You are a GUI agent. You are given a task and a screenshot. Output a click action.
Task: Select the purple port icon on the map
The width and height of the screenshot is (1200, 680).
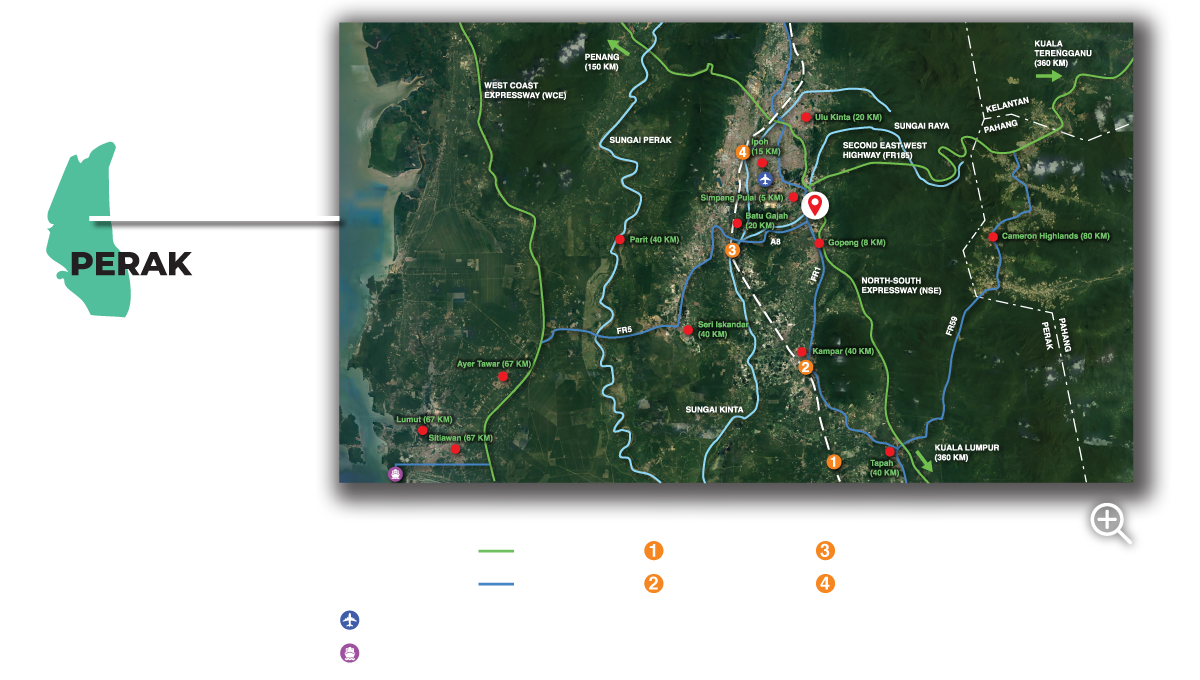click(x=395, y=474)
